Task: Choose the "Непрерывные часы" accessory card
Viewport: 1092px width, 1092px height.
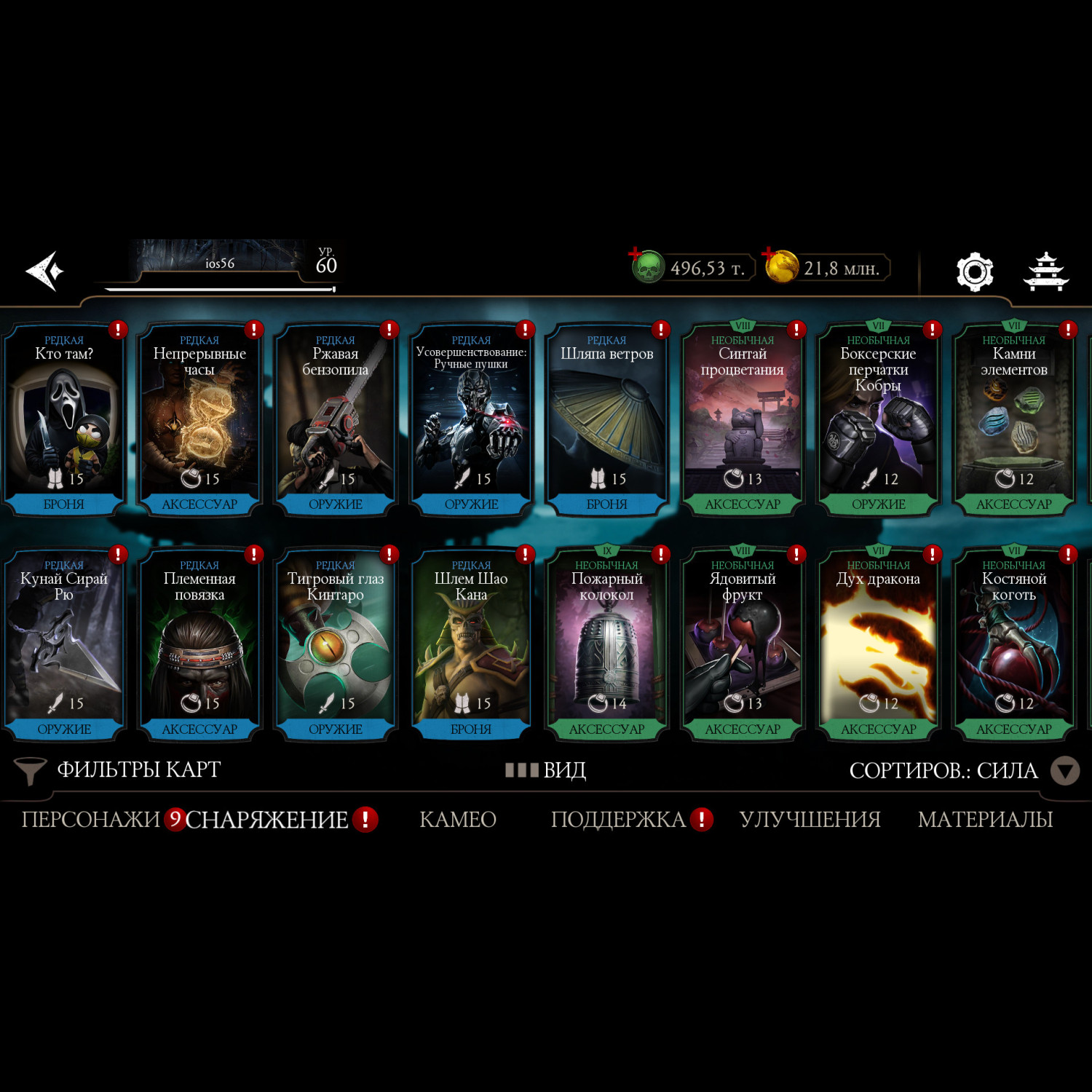Action: point(199,420)
